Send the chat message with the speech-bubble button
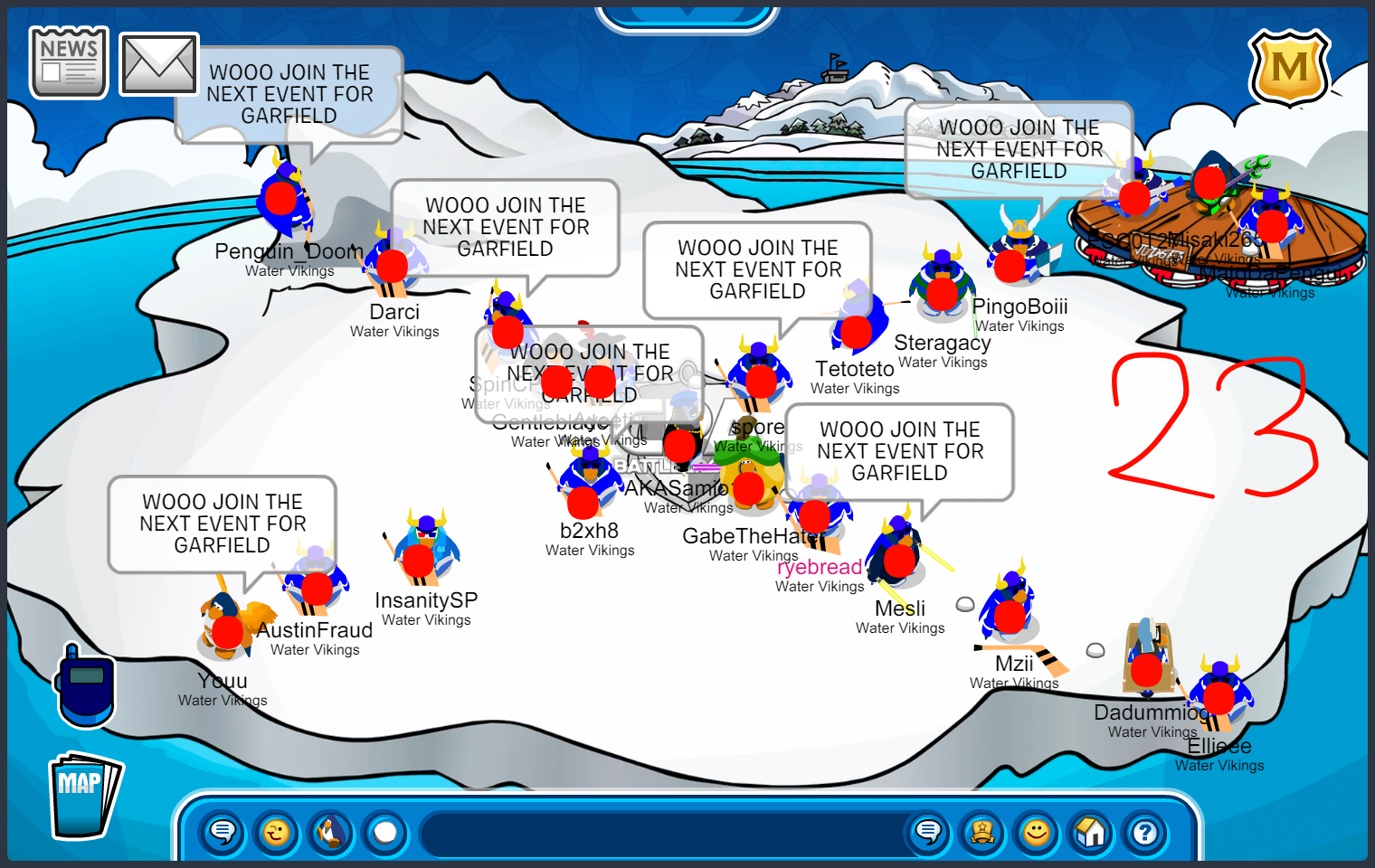The image size is (1375, 868). 928,832
